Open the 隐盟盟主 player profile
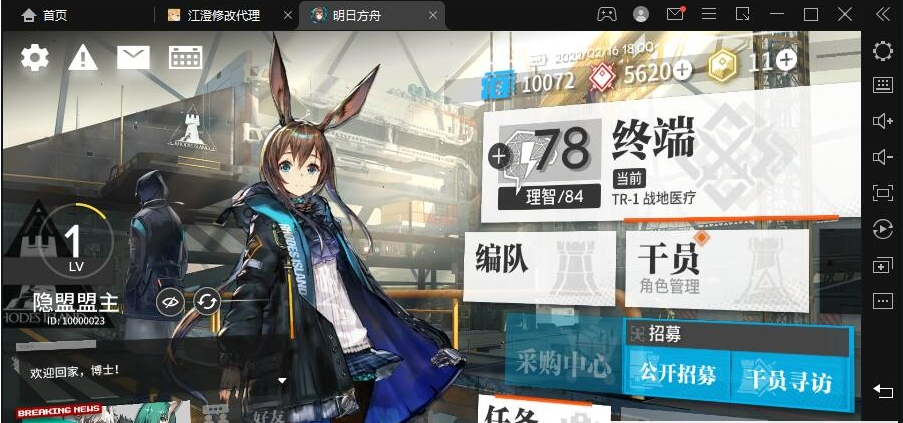 coord(75,303)
